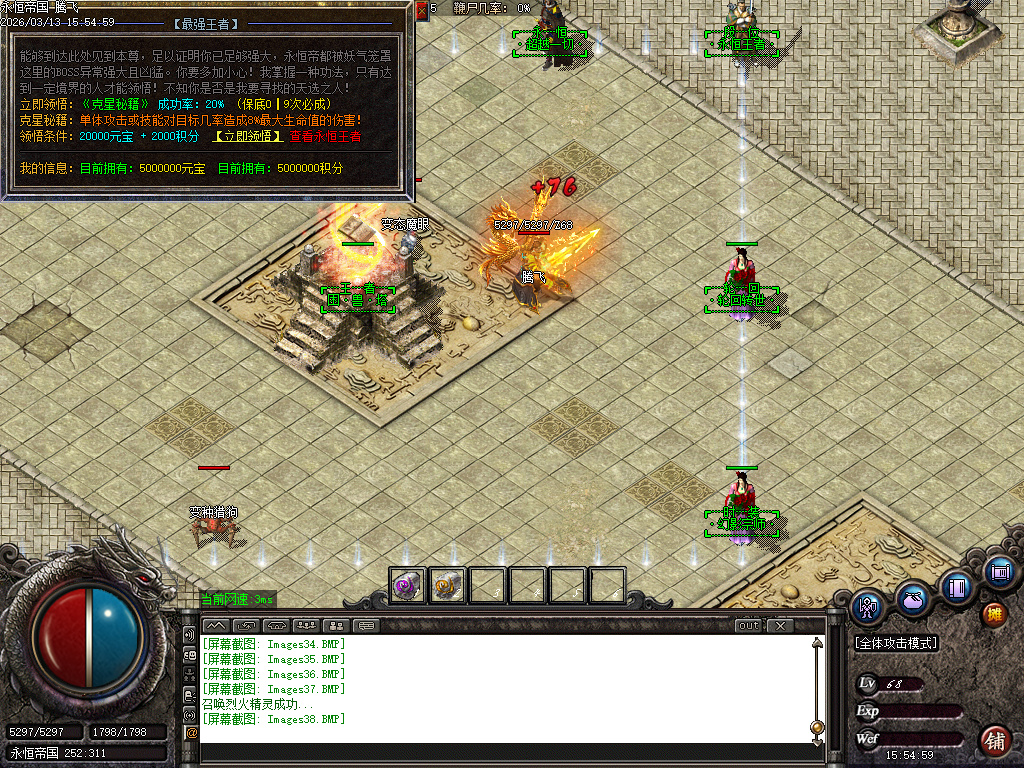This screenshot has height=768, width=1024.
Task: Click inside the chat message log
Action: (x=500, y=690)
